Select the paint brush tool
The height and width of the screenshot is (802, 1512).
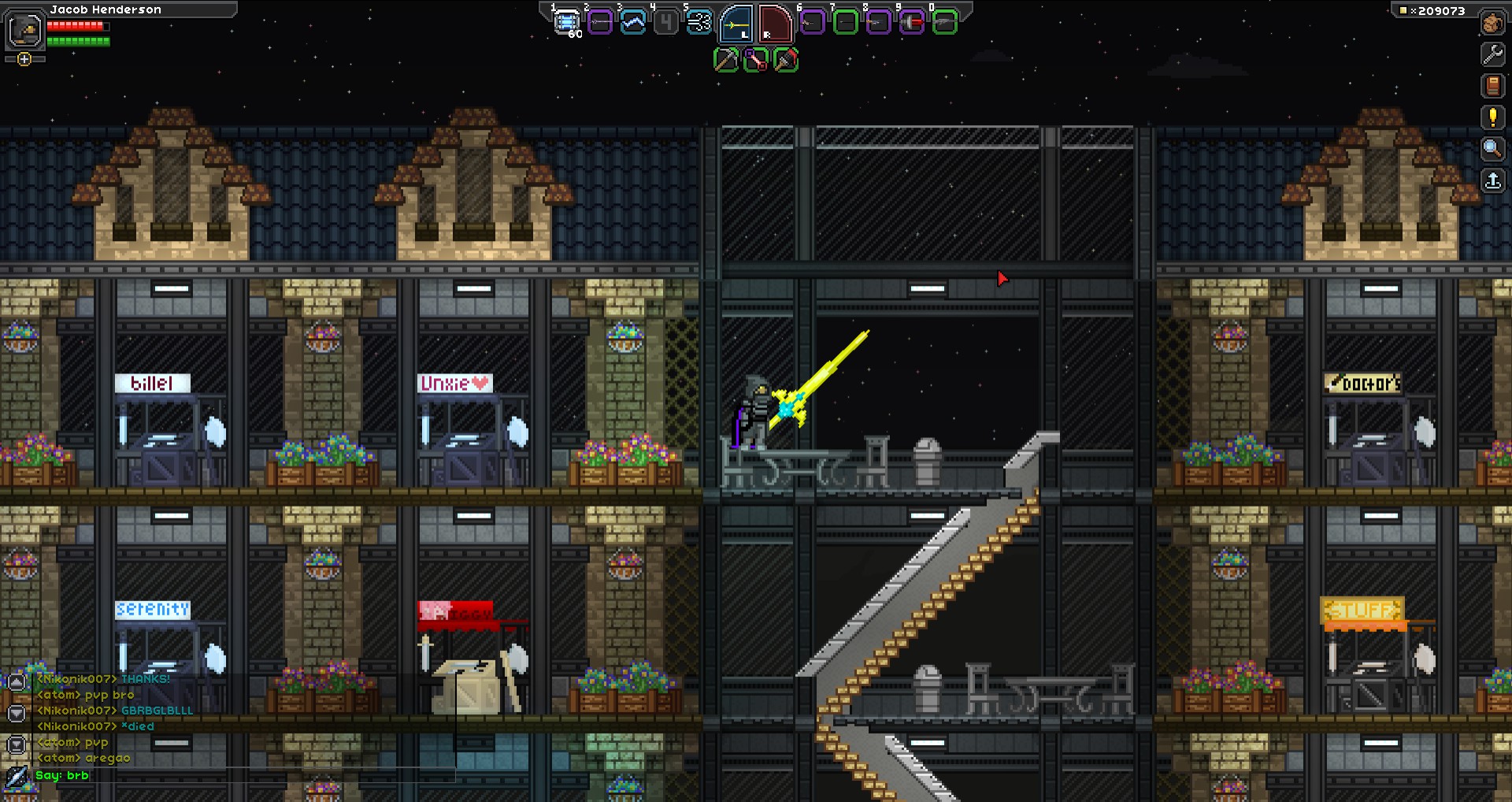(785, 60)
